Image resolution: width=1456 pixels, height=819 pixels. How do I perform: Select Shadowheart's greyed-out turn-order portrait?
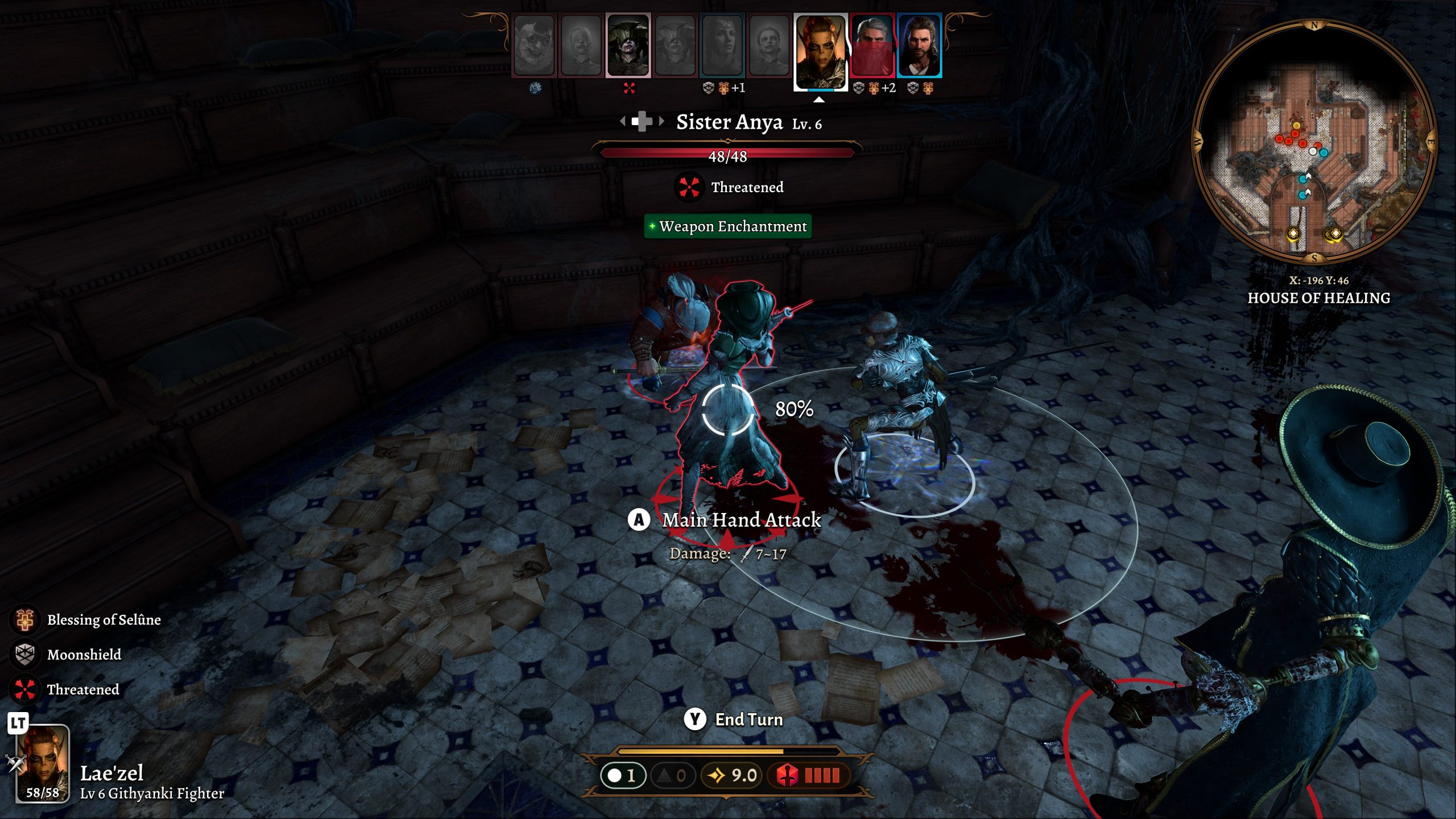[722, 45]
